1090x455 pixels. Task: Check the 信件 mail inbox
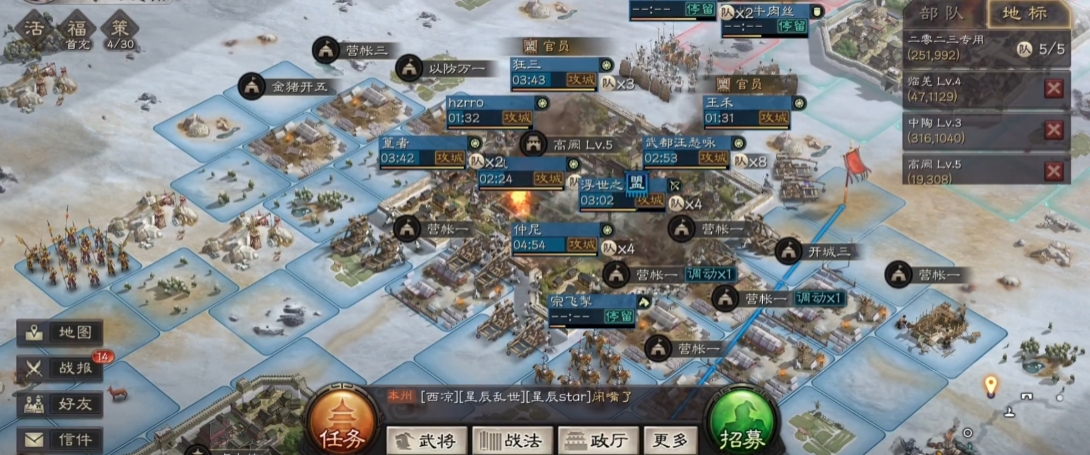tap(62, 439)
